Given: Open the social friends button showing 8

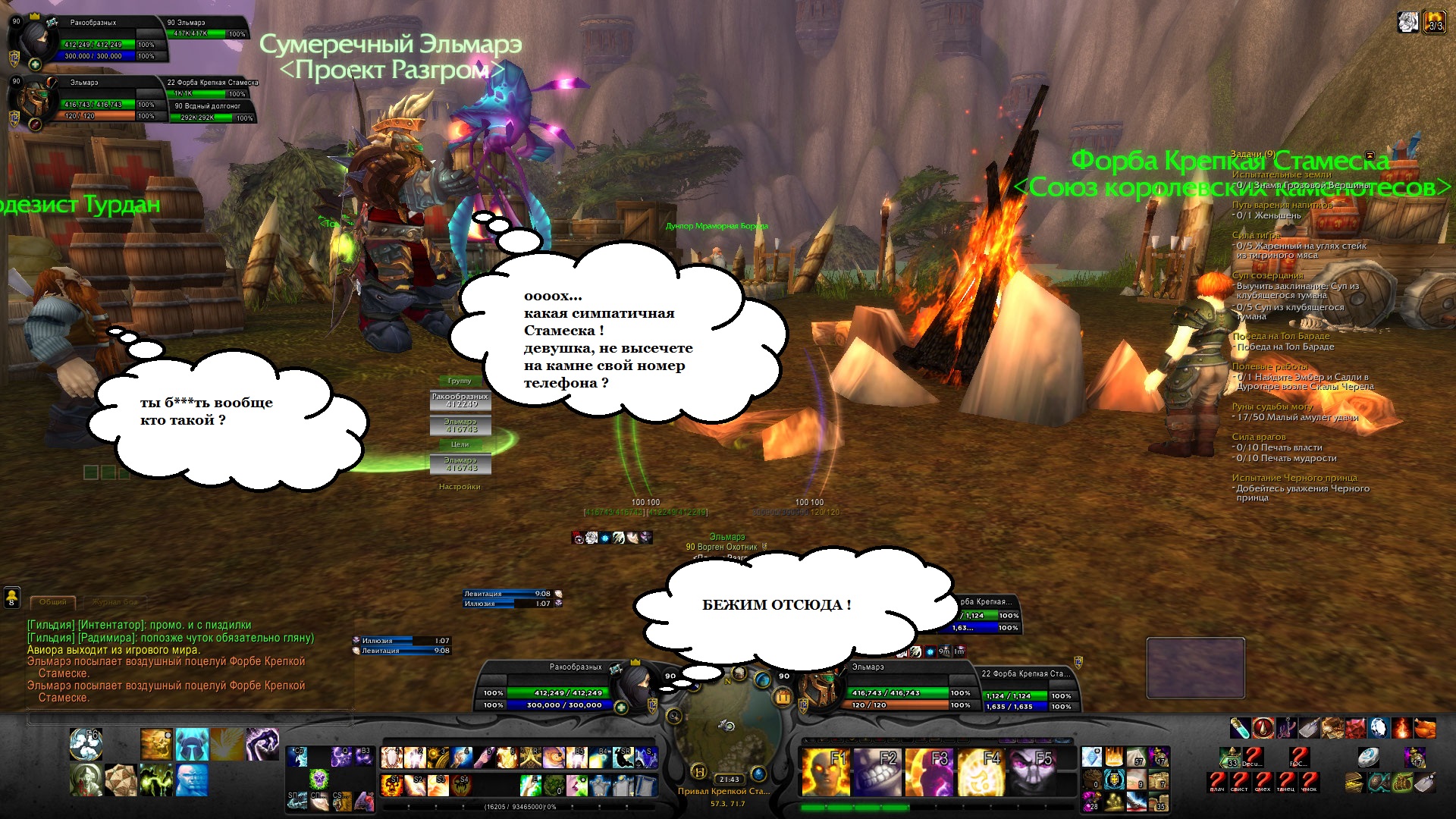Looking at the screenshot, I should (x=12, y=598).
